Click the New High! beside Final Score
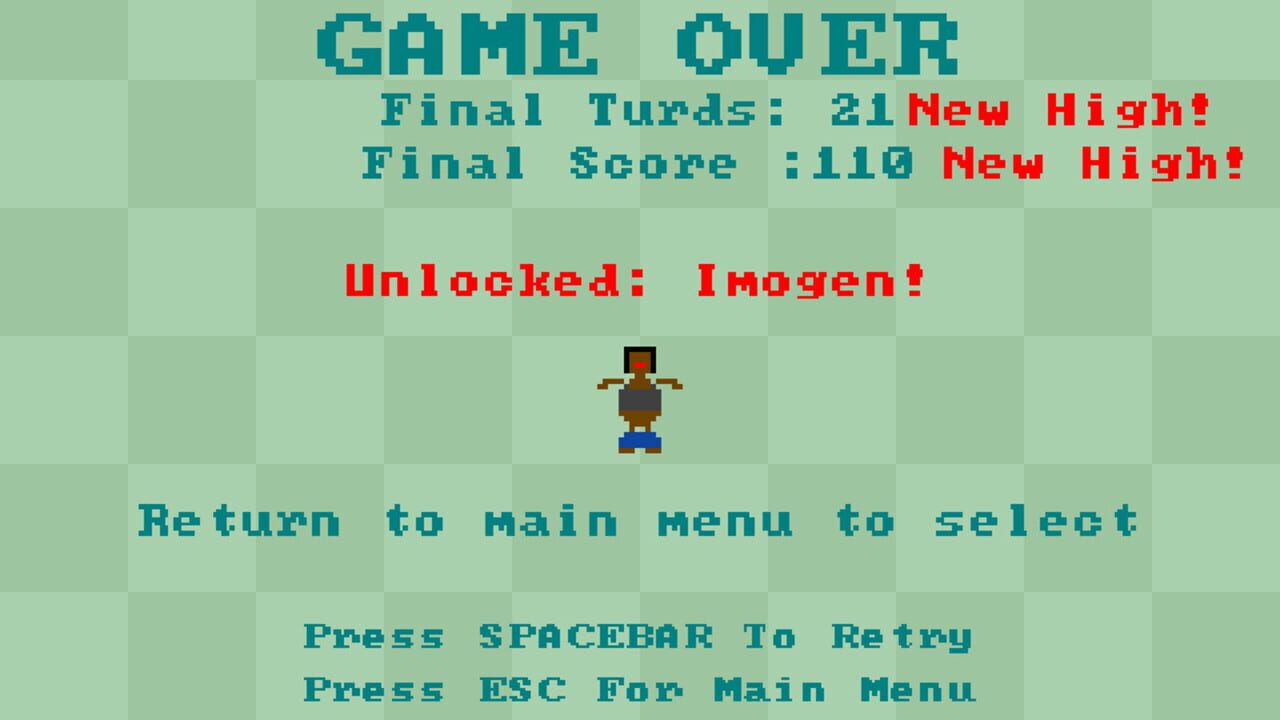The width and height of the screenshot is (1280, 720). pos(1095,163)
